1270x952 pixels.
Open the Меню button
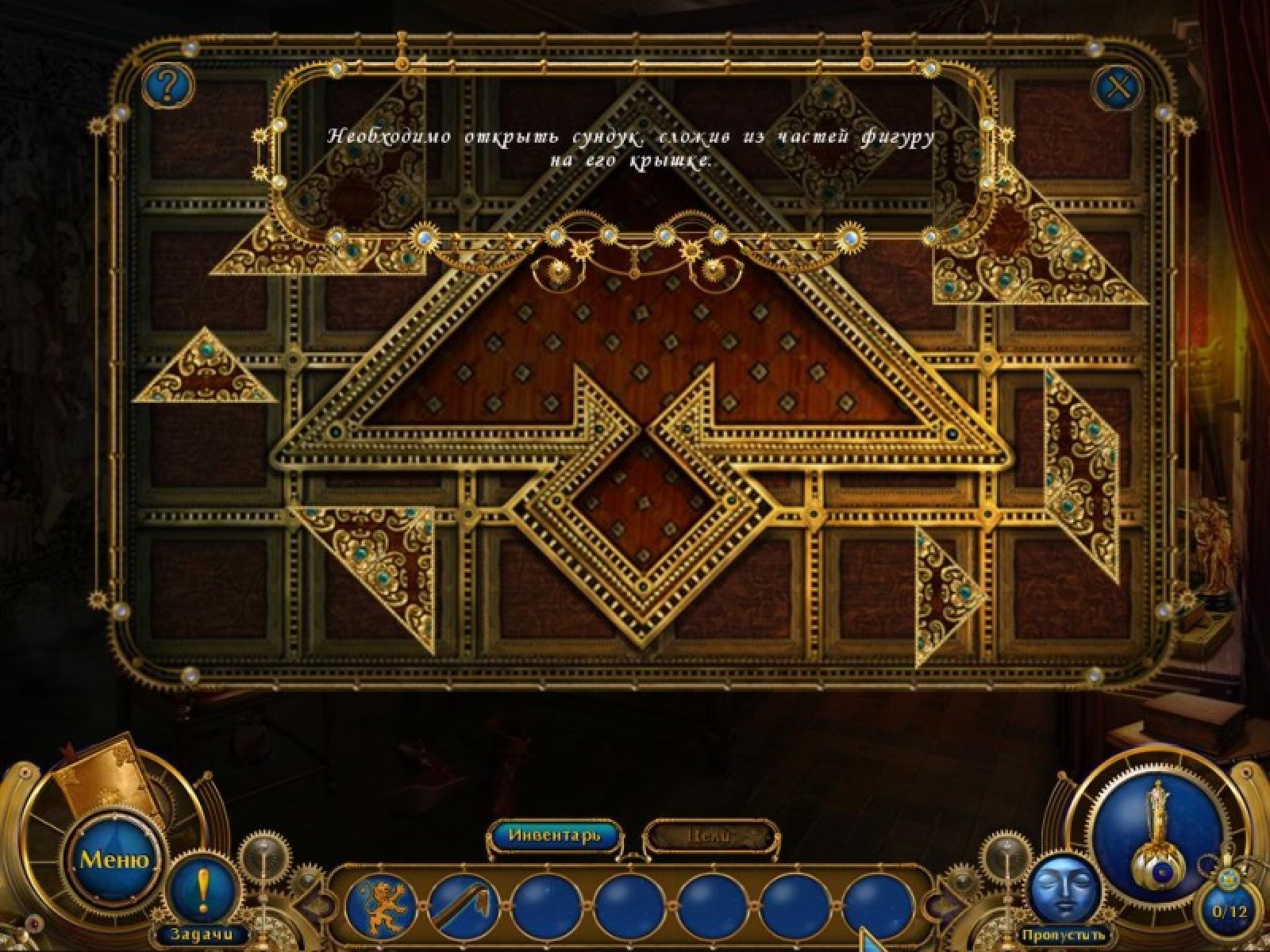pyautogui.click(x=114, y=858)
